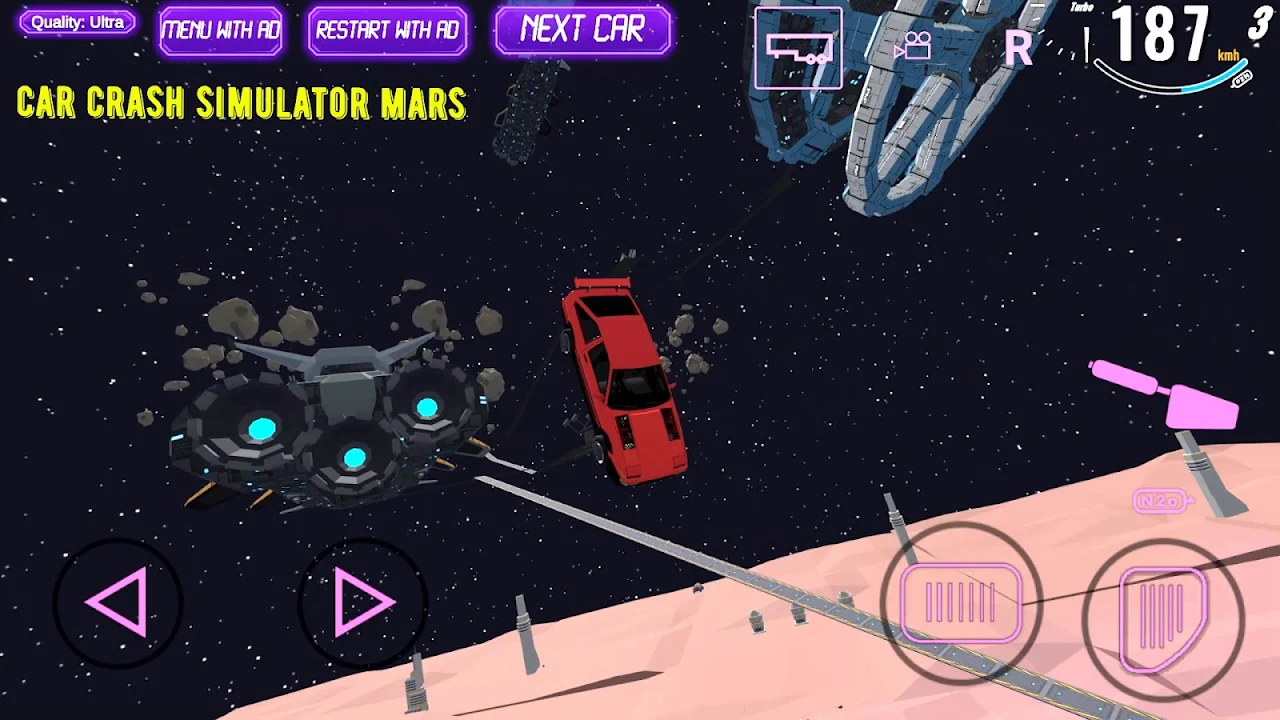Open the Menu With Ad button
Viewport: 1280px width, 720px height.
click(221, 30)
